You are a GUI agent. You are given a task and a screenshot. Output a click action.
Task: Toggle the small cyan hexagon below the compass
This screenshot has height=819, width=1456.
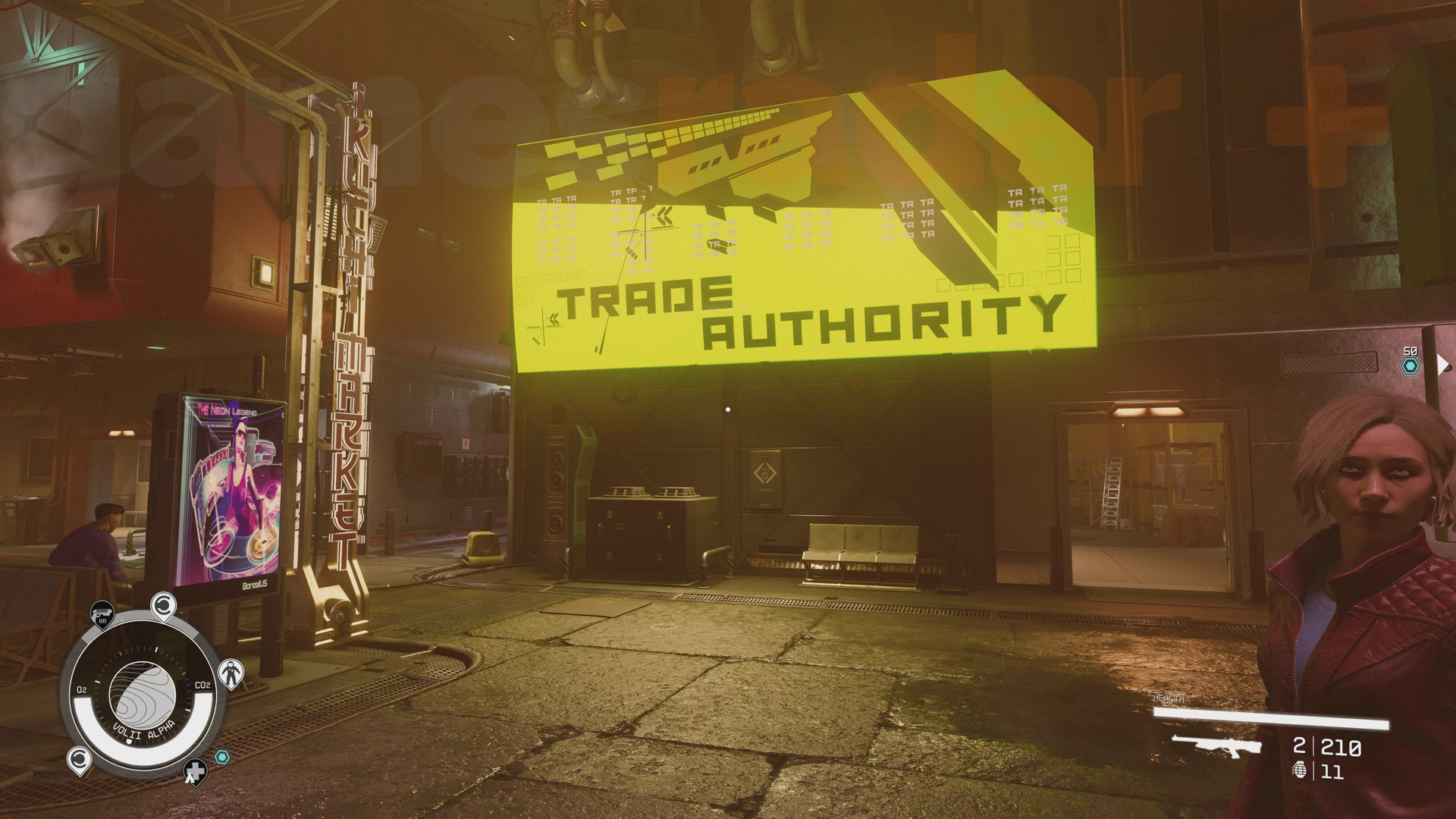click(221, 757)
